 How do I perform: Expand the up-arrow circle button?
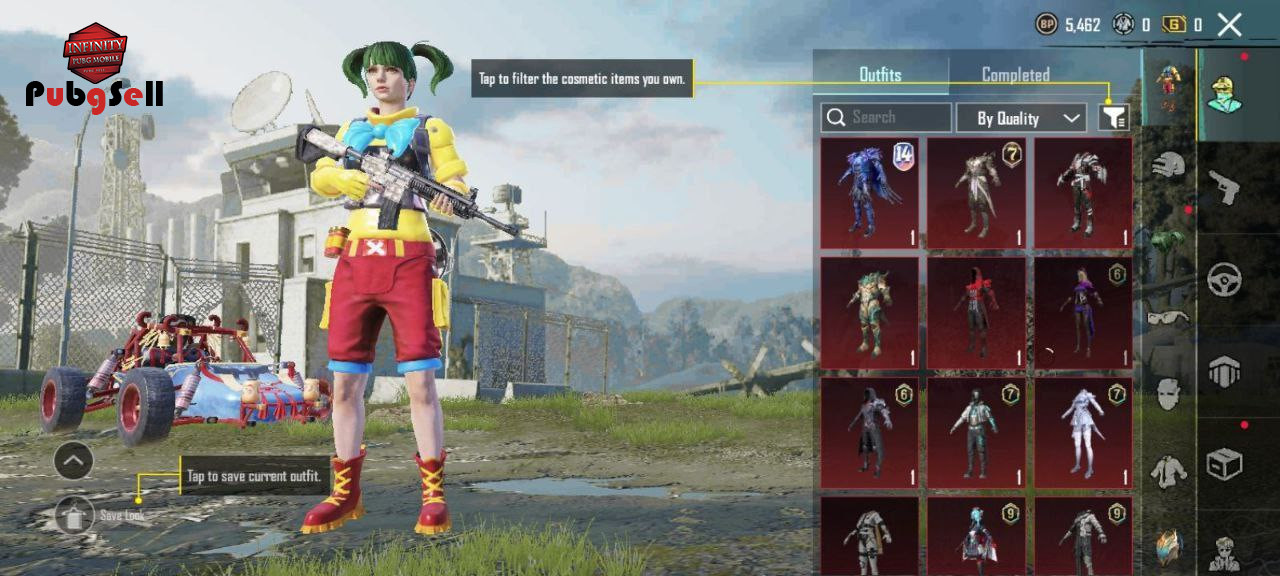tap(74, 461)
